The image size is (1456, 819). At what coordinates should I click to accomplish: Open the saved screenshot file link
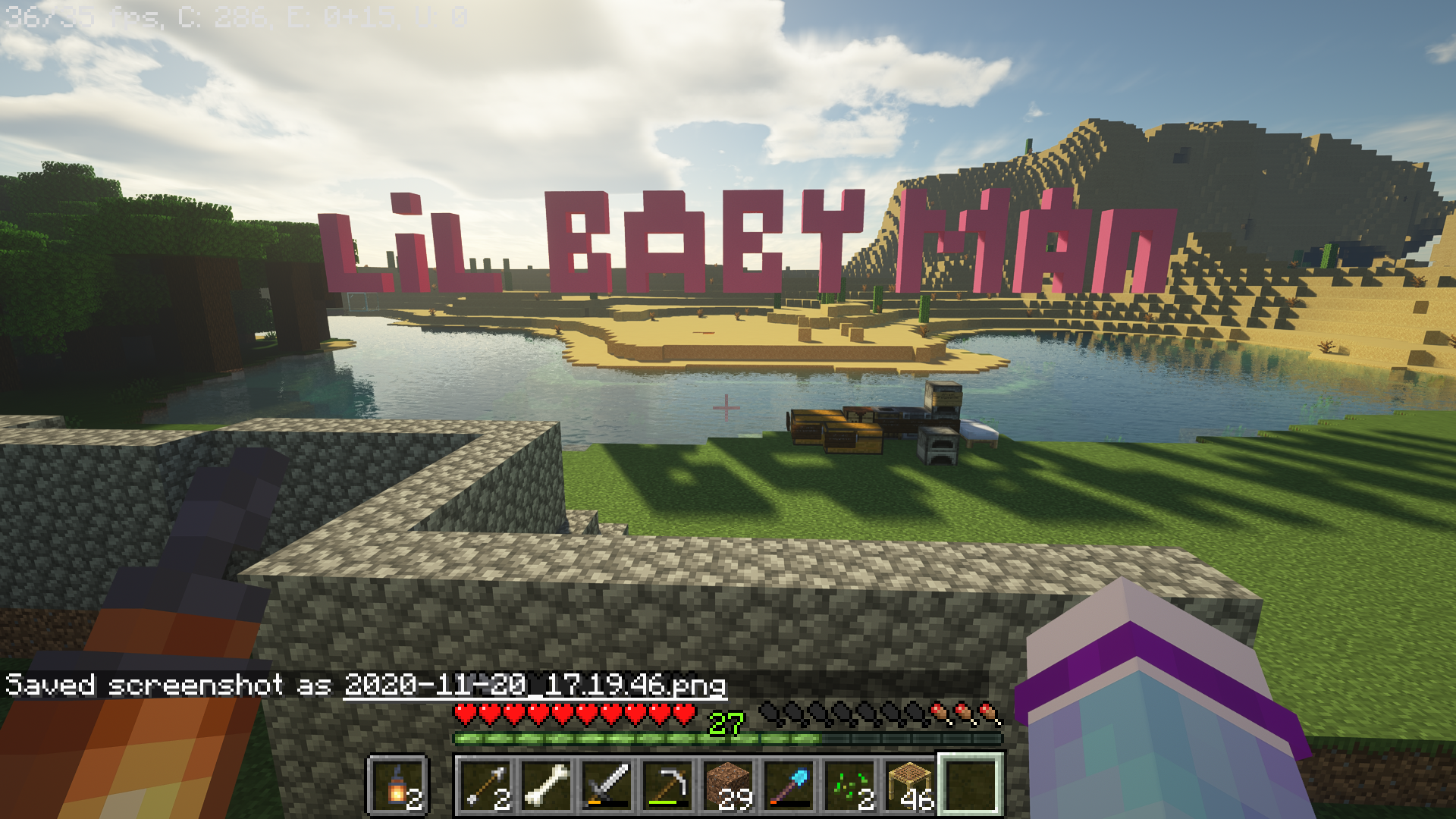point(535,686)
